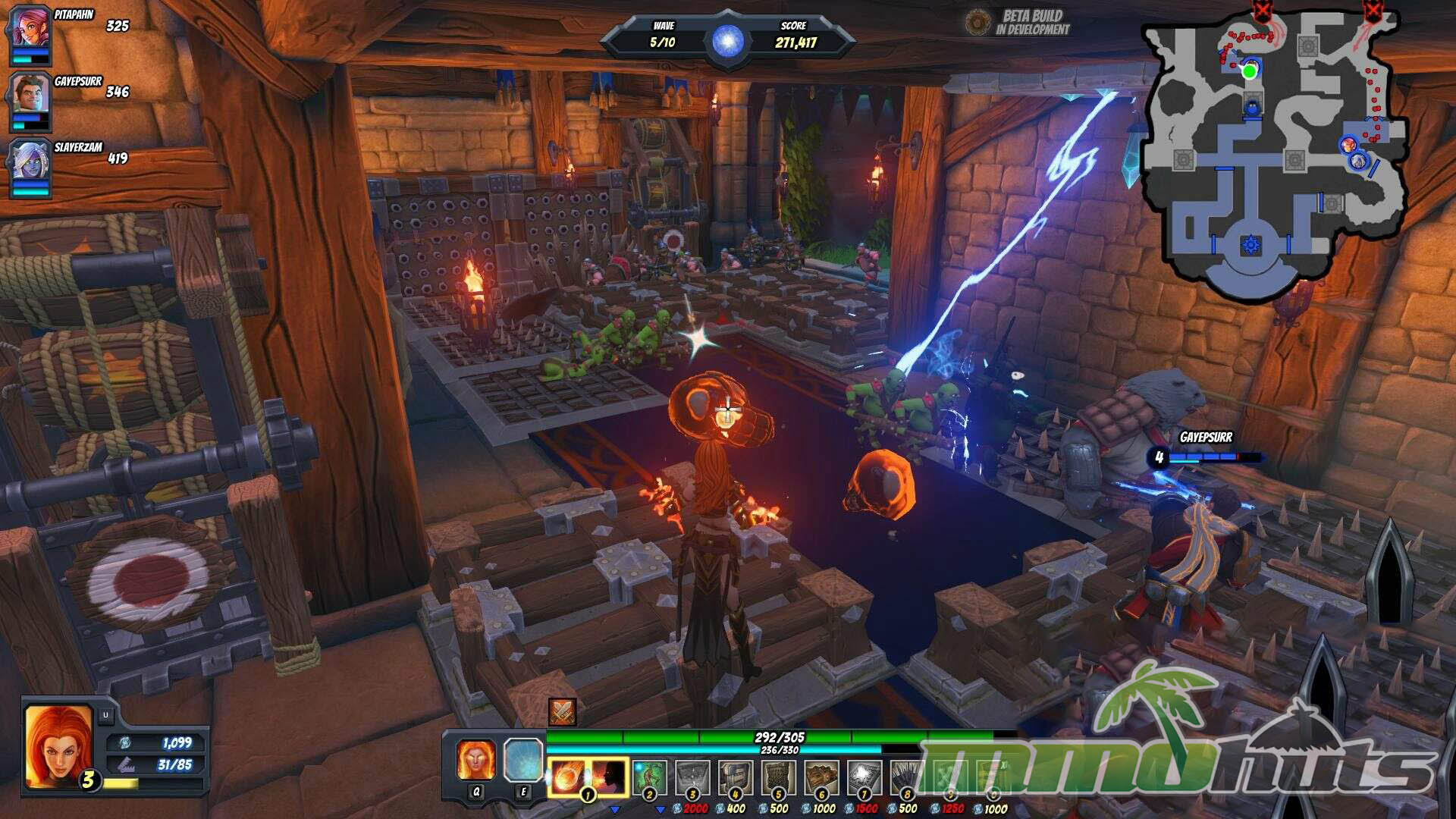This screenshot has height=819, width=1456.
Task: Select the green vine trap in slot 2
Action: click(x=649, y=777)
